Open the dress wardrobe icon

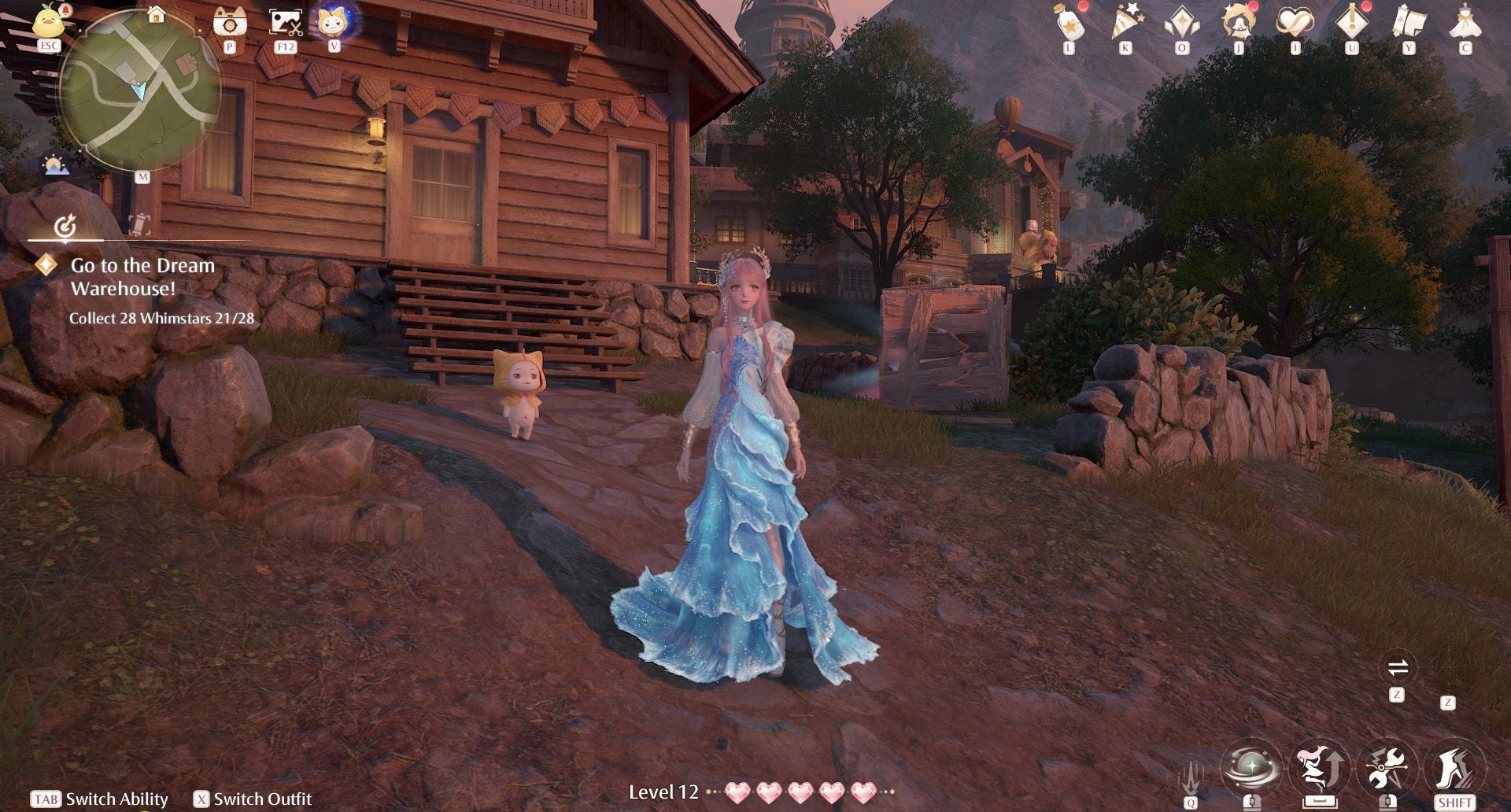[1465, 24]
